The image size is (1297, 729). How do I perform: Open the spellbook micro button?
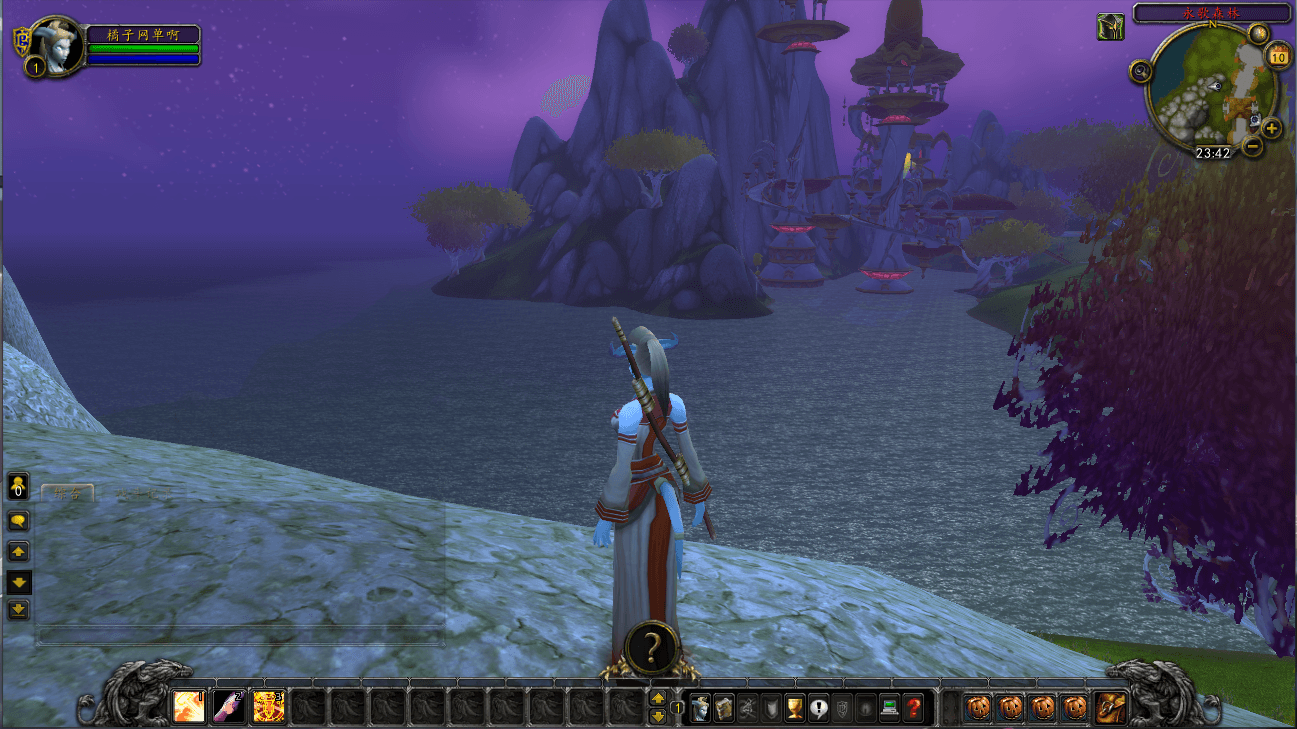[x=723, y=708]
